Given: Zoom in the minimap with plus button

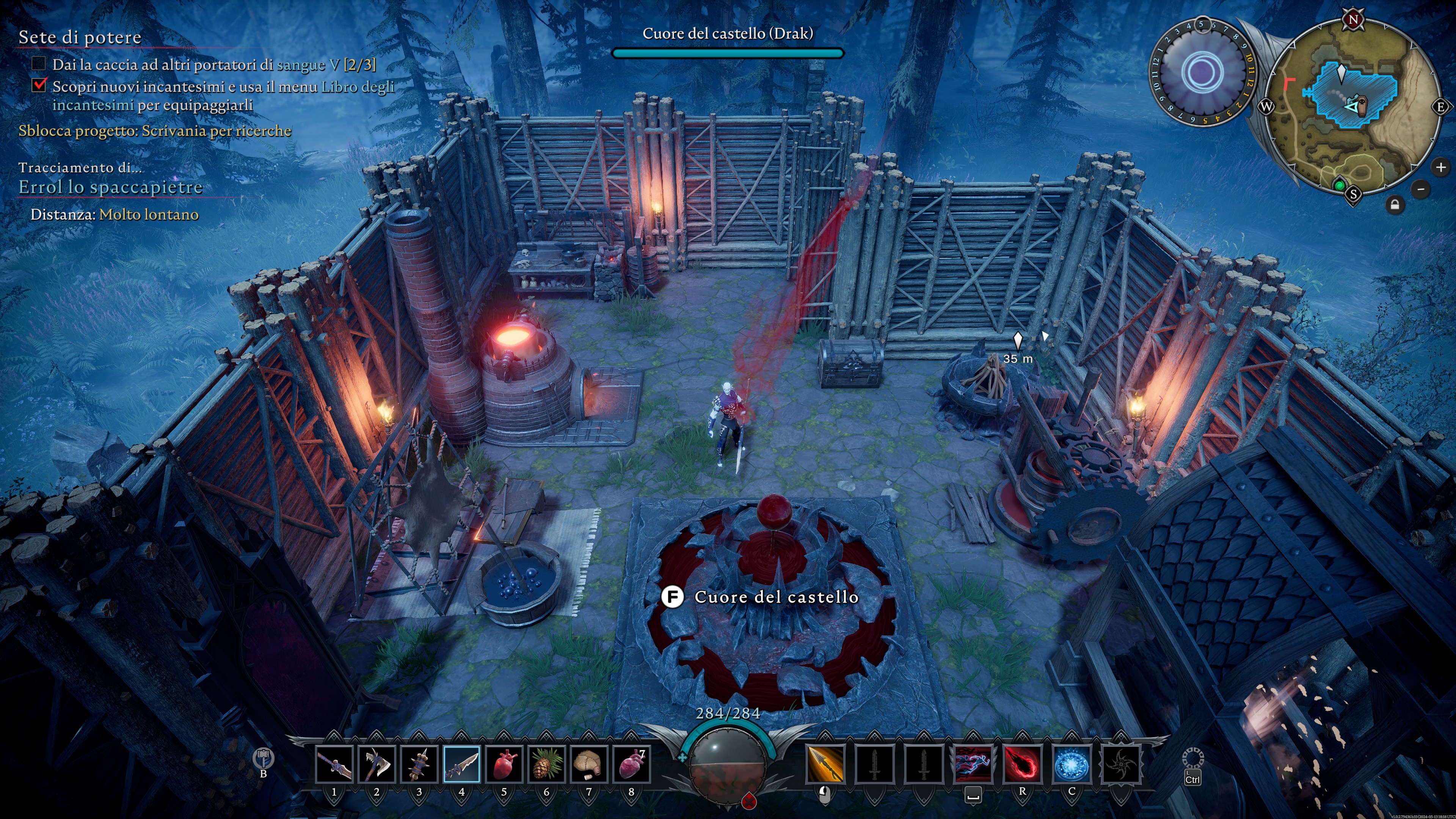Looking at the screenshot, I should [x=1440, y=167].
